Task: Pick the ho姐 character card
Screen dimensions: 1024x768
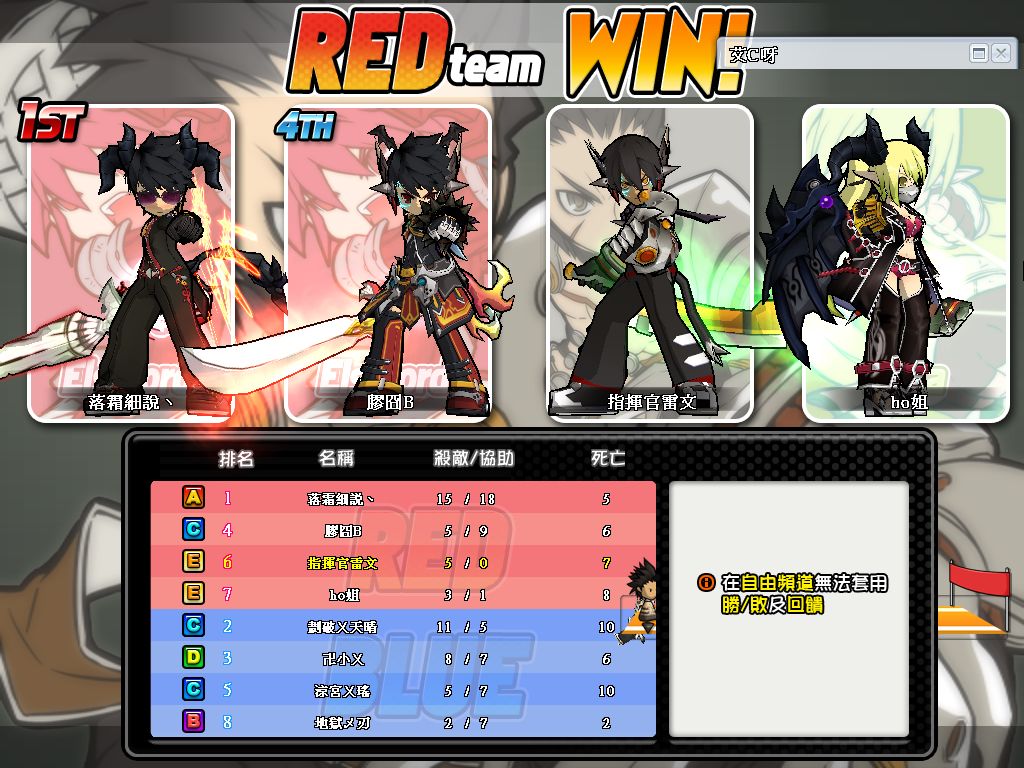Action: tap(906, 262)
